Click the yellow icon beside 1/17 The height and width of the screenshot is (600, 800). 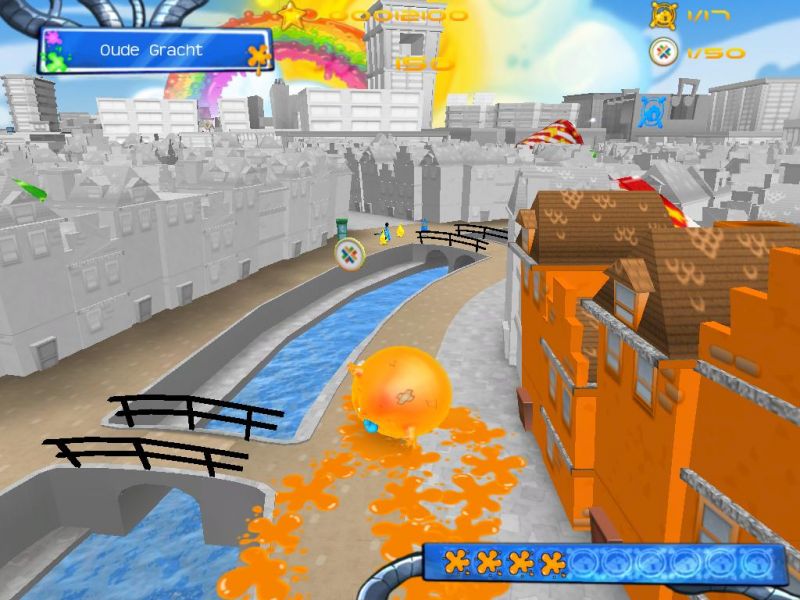(661, 15)
